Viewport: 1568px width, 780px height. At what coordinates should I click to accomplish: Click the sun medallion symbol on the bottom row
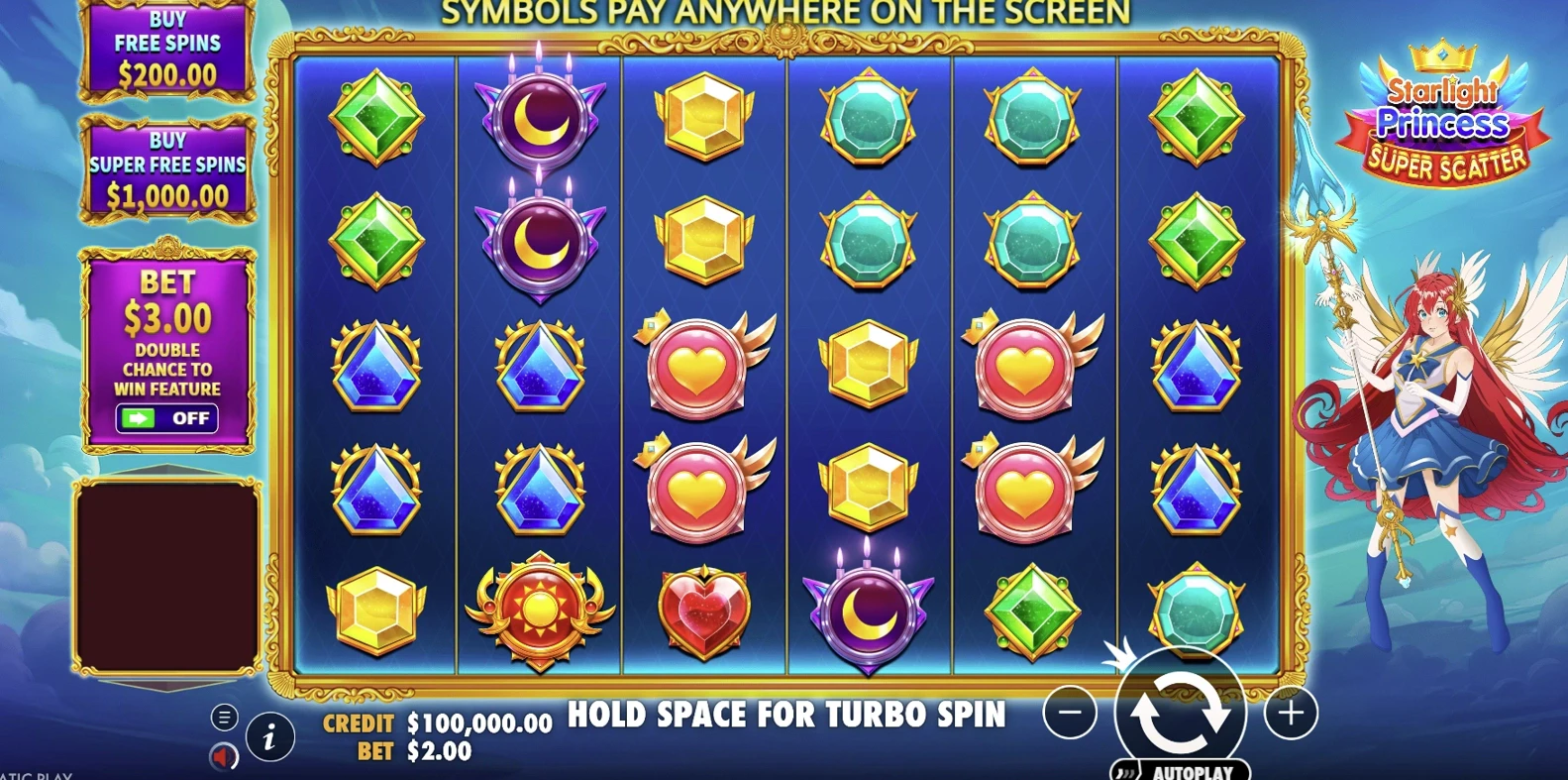click(539, 609)
